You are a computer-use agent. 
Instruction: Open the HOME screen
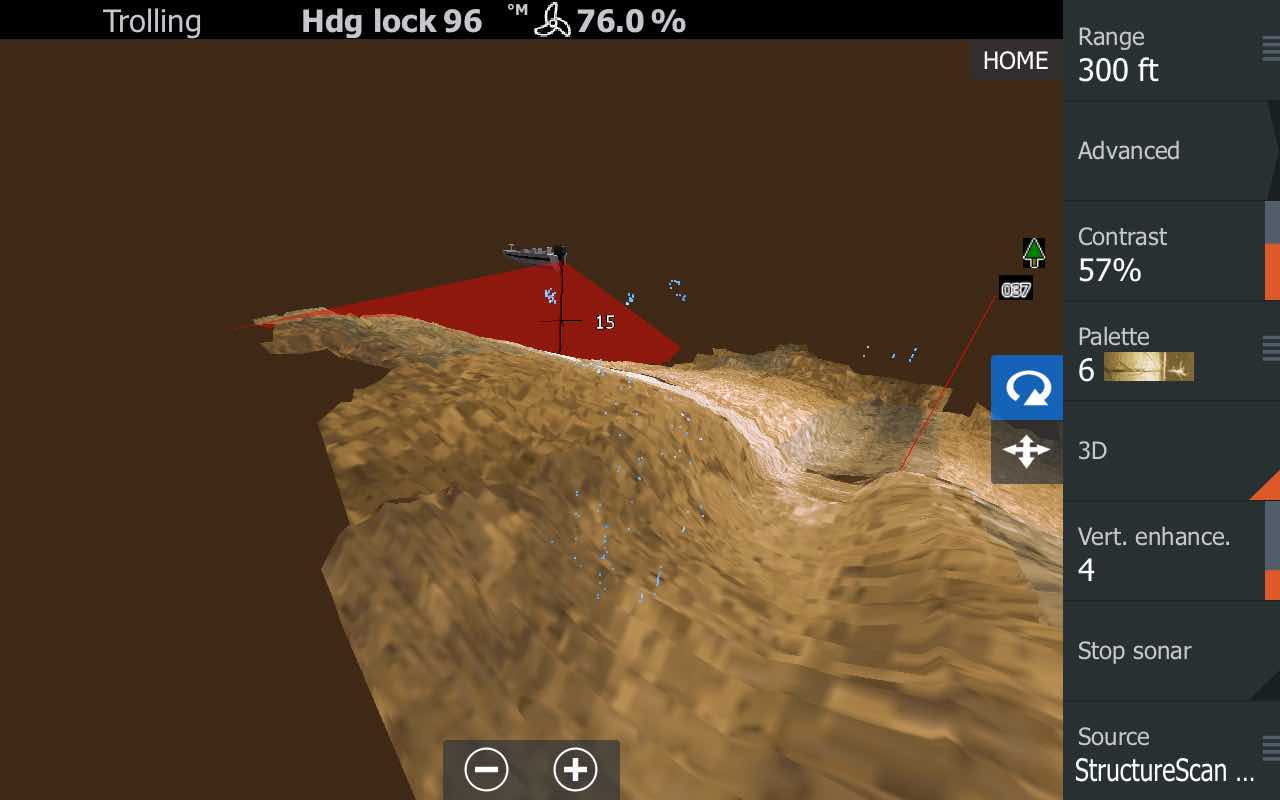[1015, 60]
